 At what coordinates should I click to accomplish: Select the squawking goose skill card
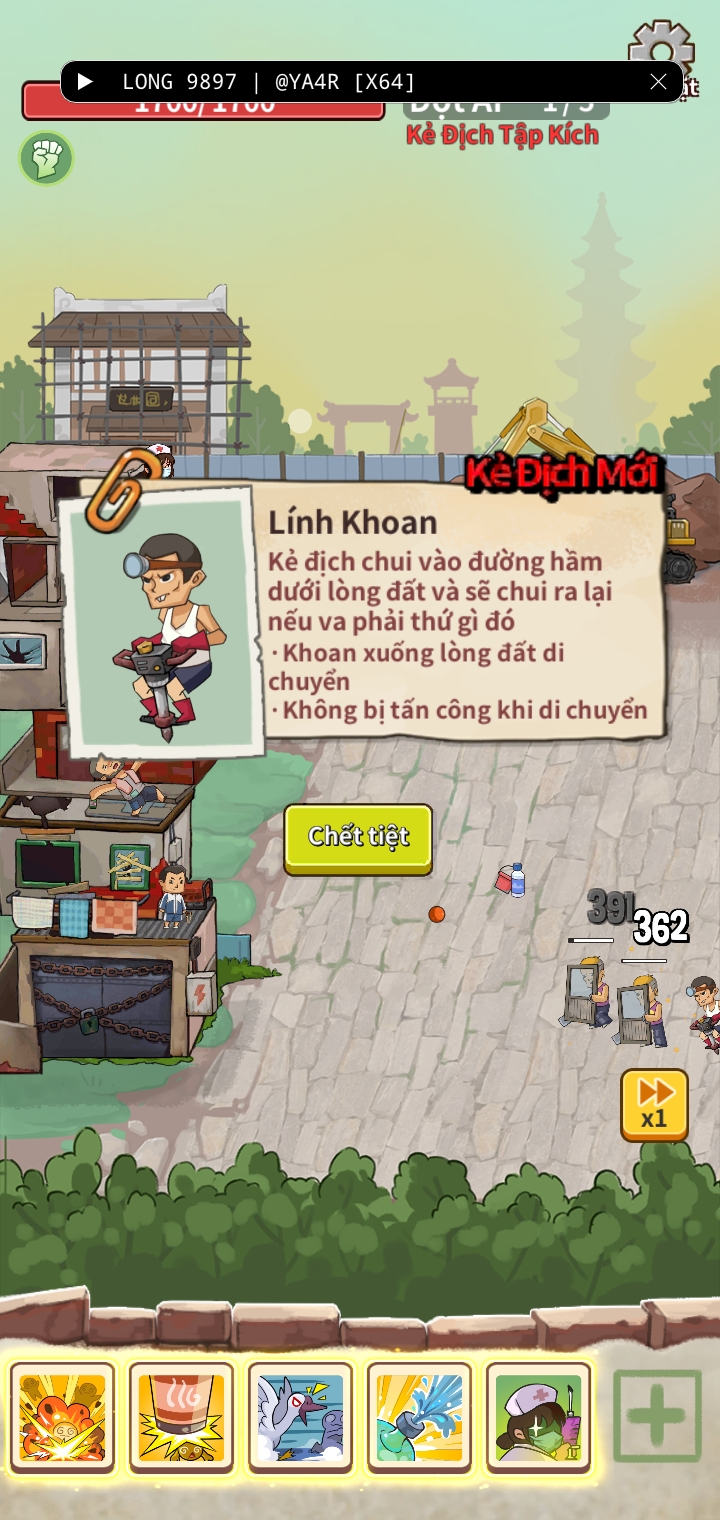click(300, 1416)
